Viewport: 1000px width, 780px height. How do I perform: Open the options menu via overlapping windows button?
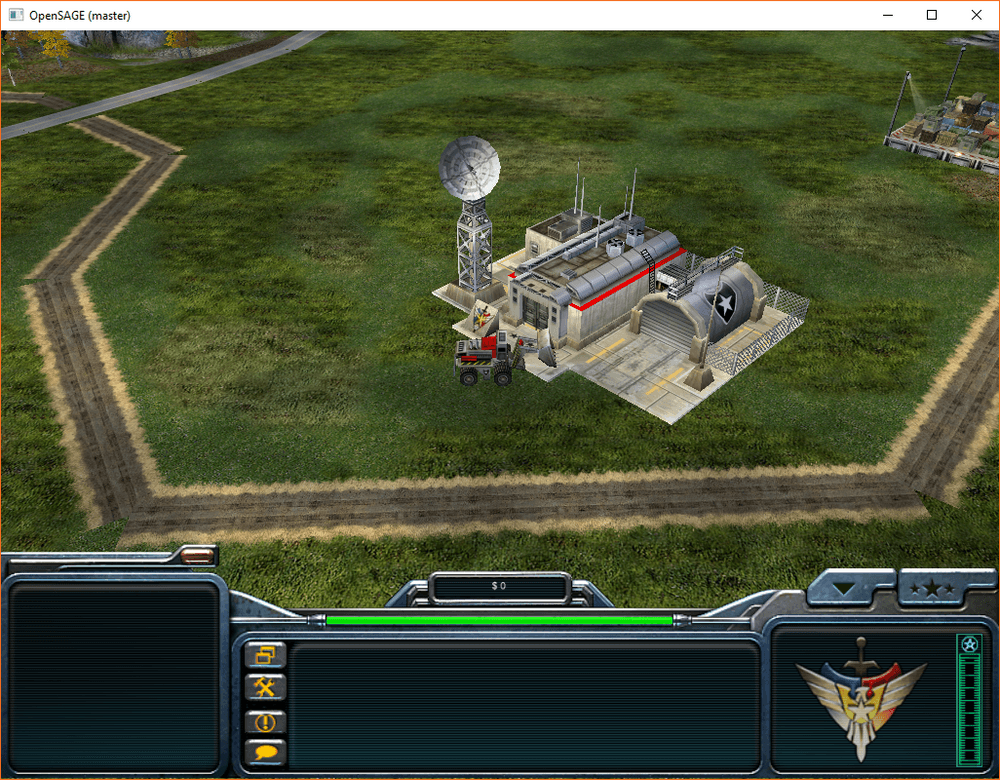(265, 656)
